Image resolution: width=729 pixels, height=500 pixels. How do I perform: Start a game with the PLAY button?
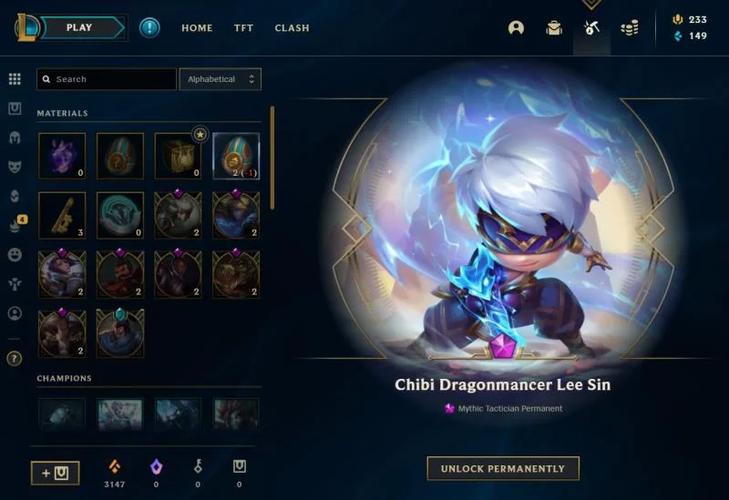pyautogui.click(x=80, y=28)
